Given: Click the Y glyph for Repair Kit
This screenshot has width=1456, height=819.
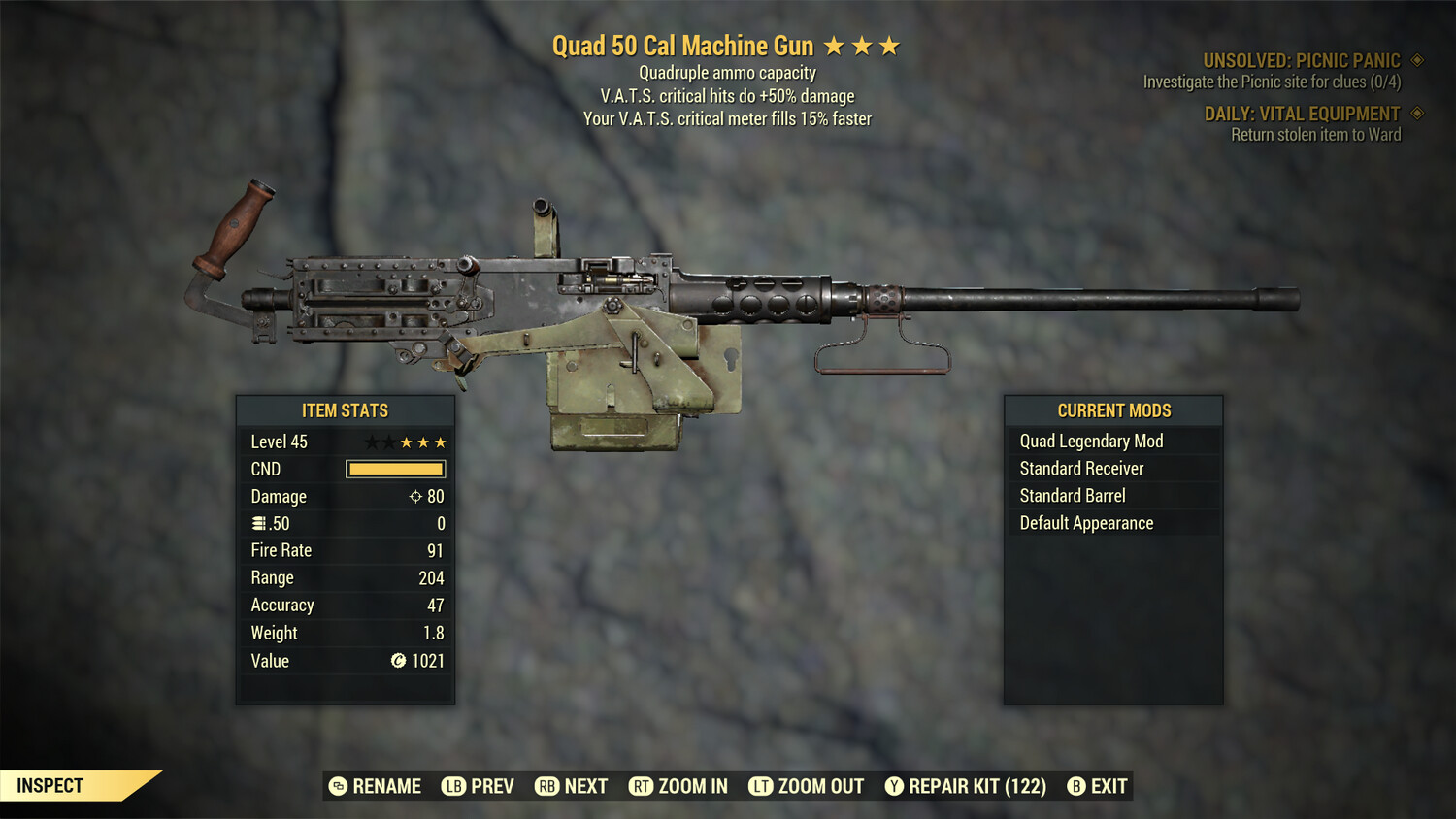Looking at the screenshot, I should coord(894,786).
